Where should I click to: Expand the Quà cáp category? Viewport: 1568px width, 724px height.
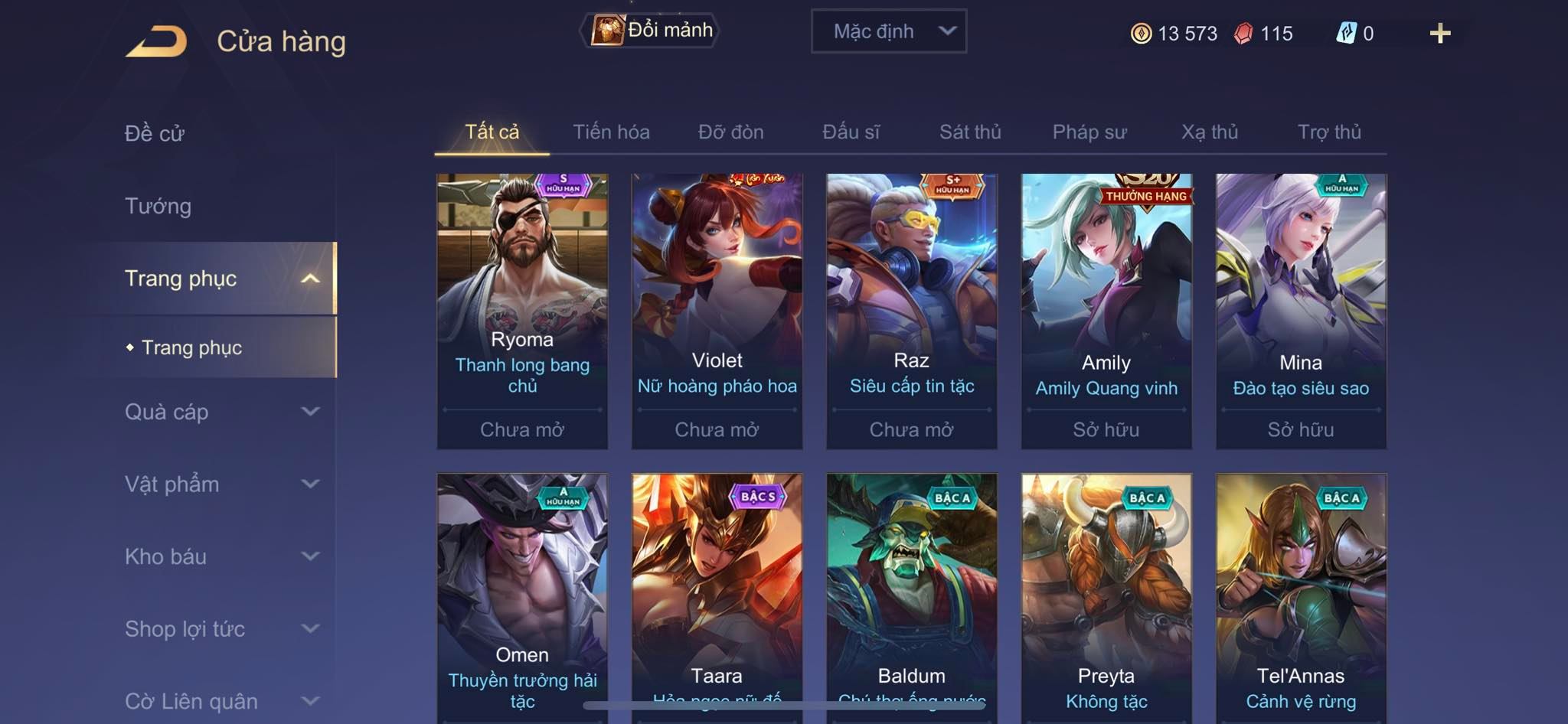click(220, 412)
